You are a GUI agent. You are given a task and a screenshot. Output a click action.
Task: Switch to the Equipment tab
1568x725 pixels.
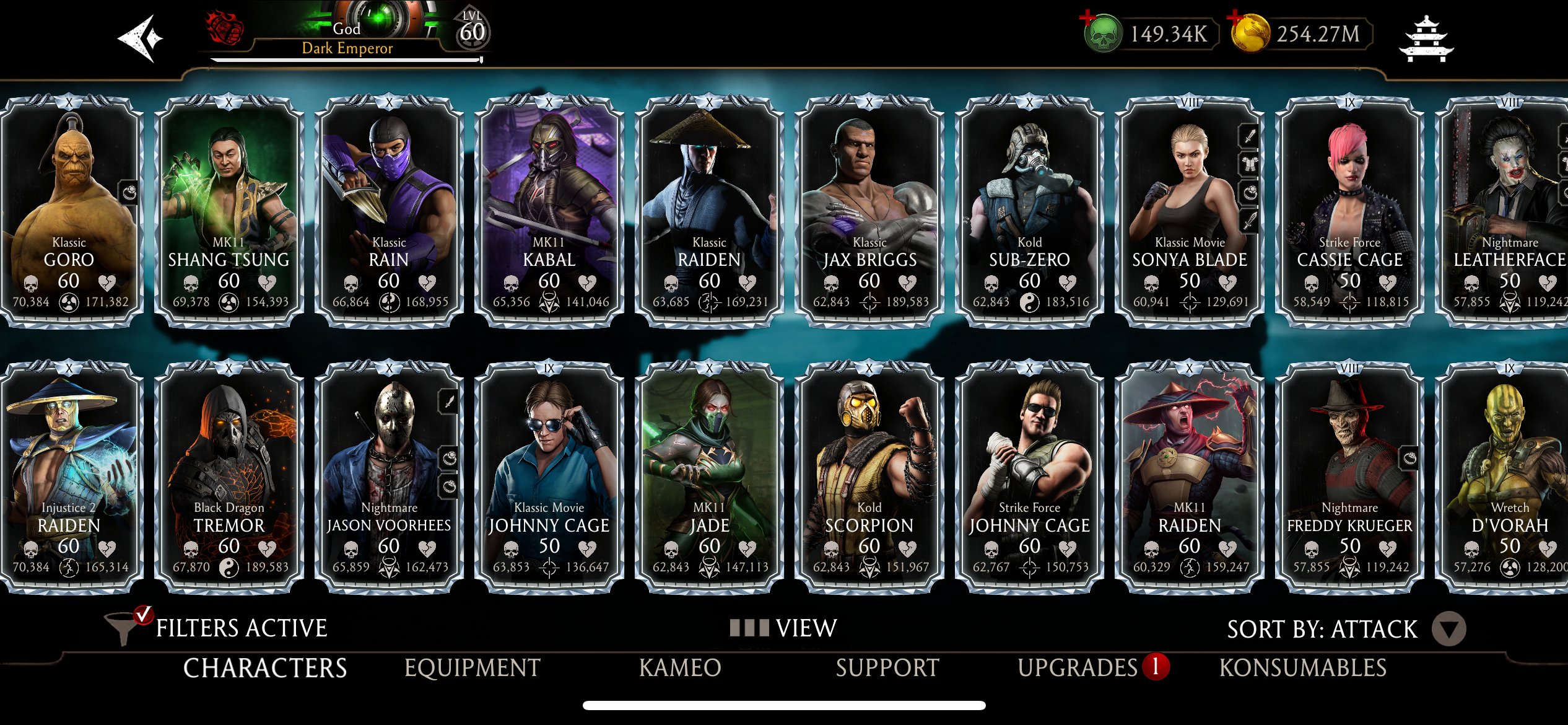(471, 667)
